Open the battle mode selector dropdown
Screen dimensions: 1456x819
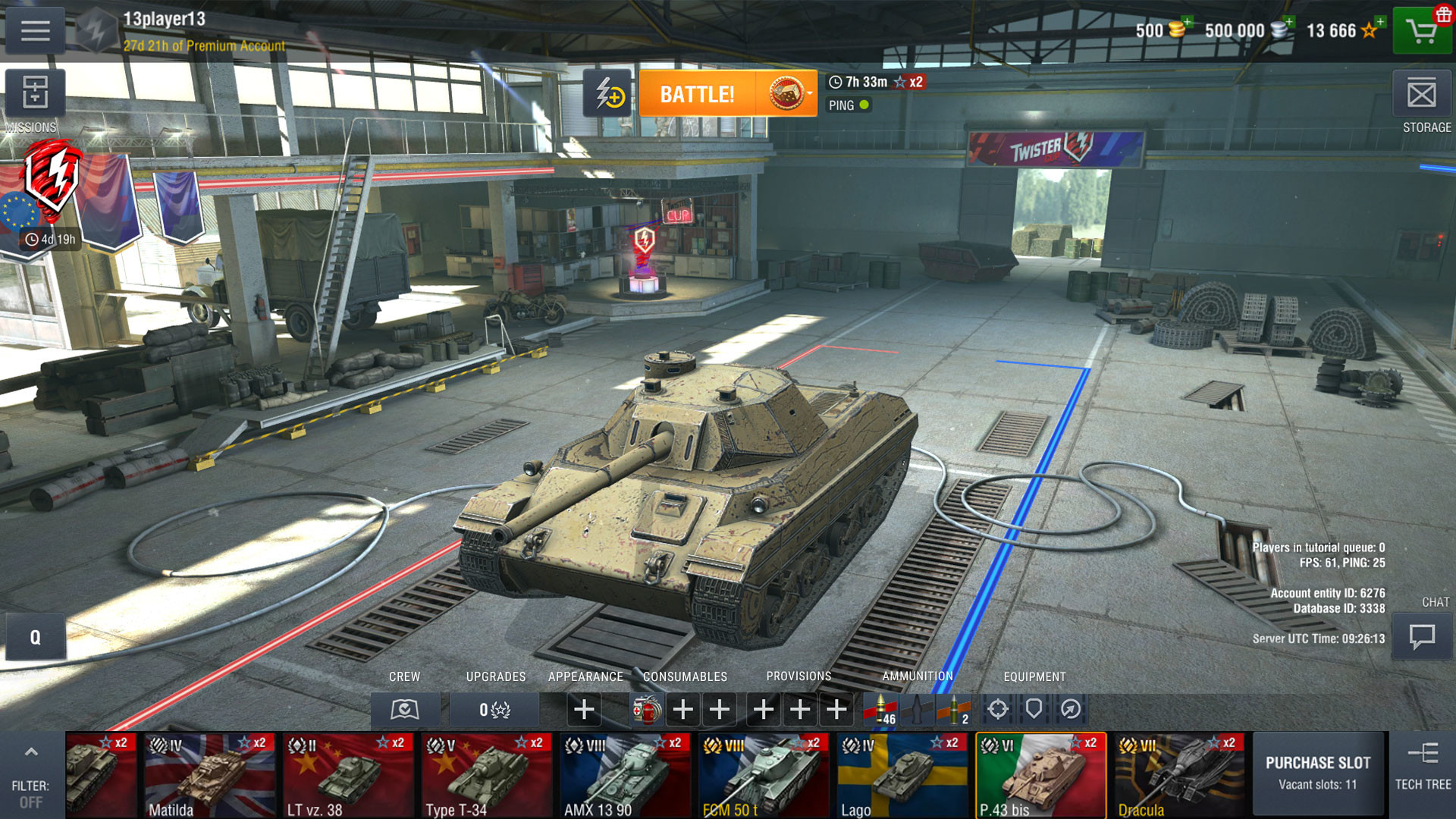tap(789, 94)
